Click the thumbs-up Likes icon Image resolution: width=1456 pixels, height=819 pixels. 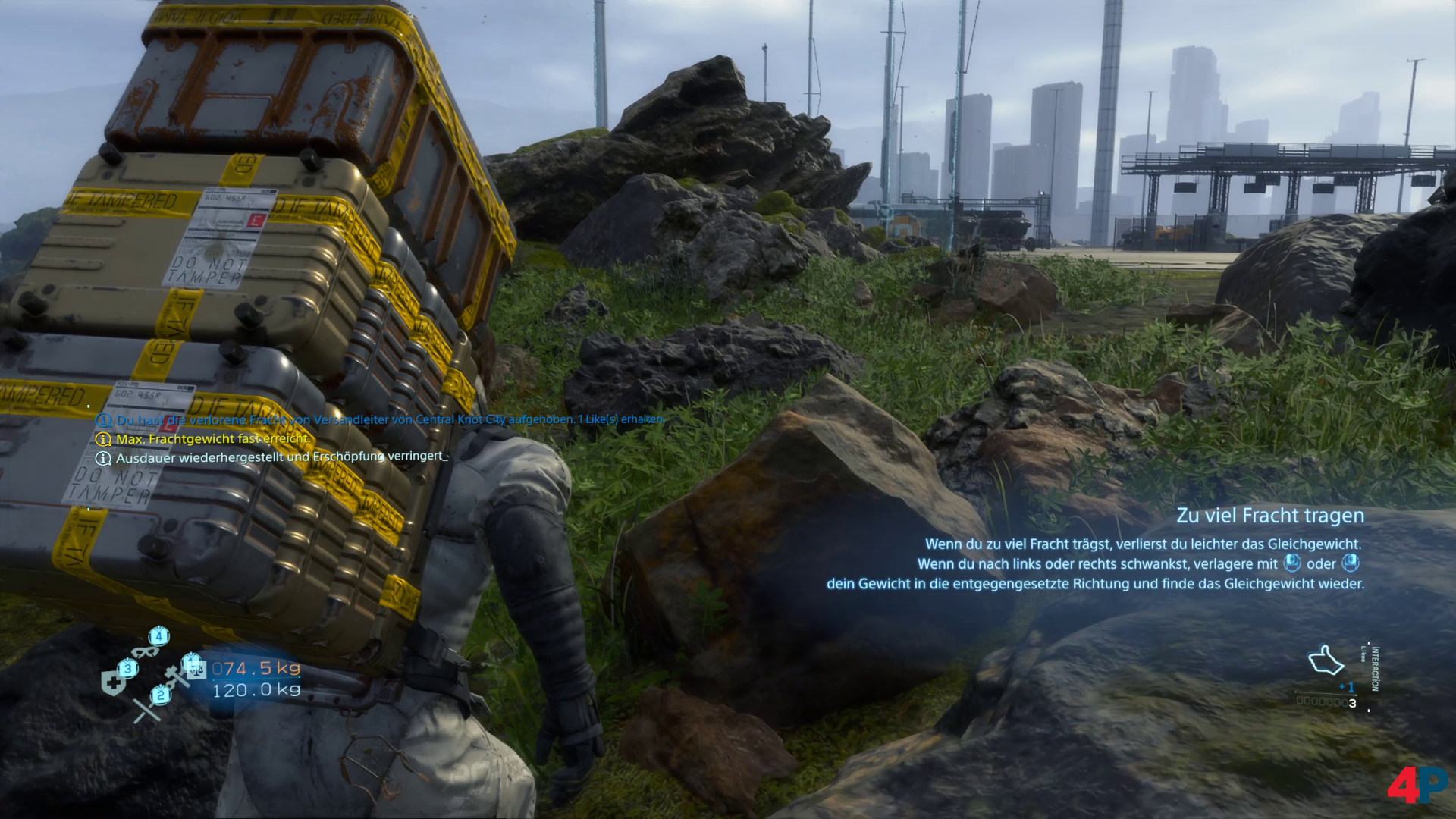(1326, 661)
